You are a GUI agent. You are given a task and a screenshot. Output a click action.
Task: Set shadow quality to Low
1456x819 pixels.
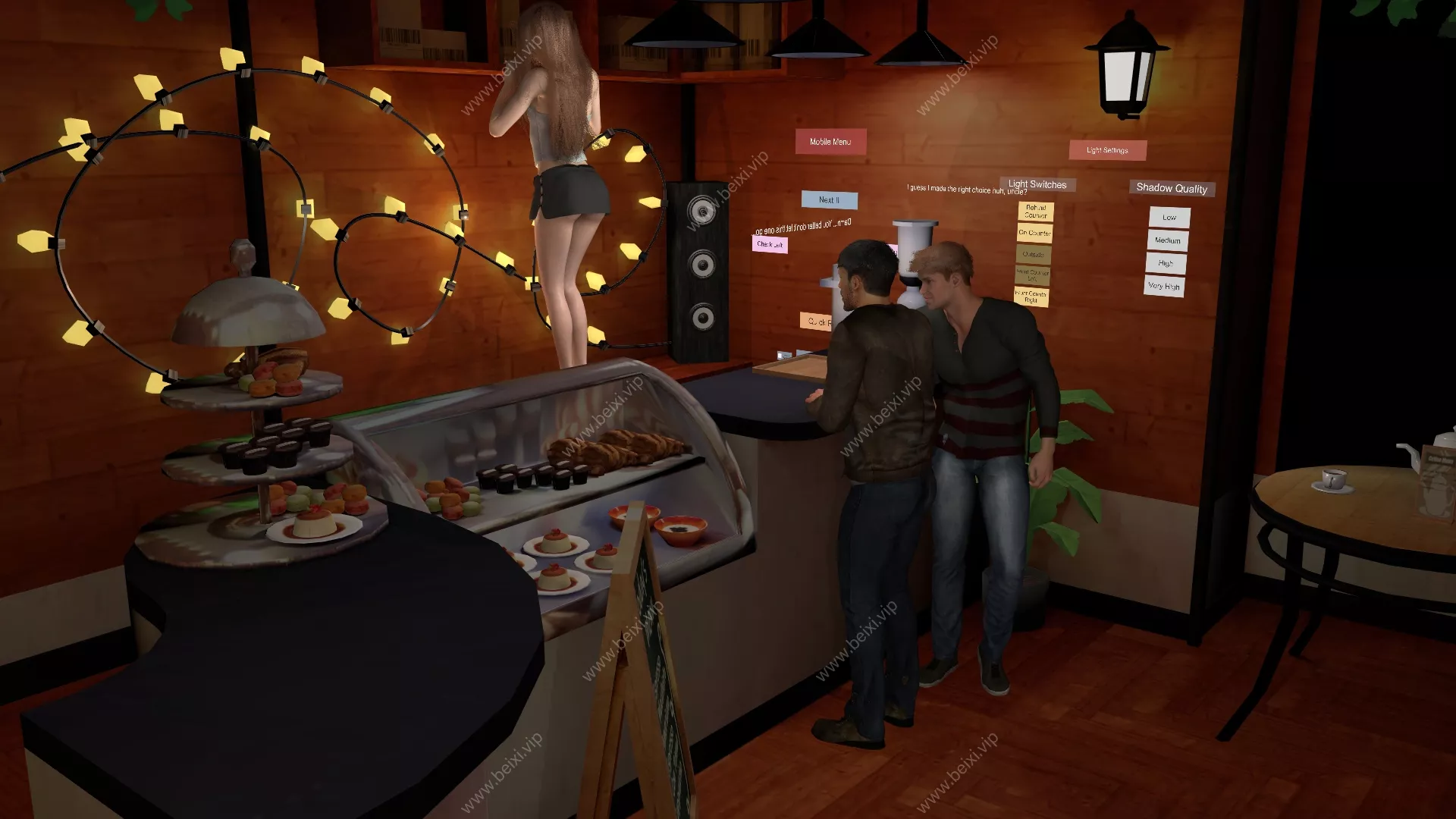pyautogui.click(x=1169, y=218)
